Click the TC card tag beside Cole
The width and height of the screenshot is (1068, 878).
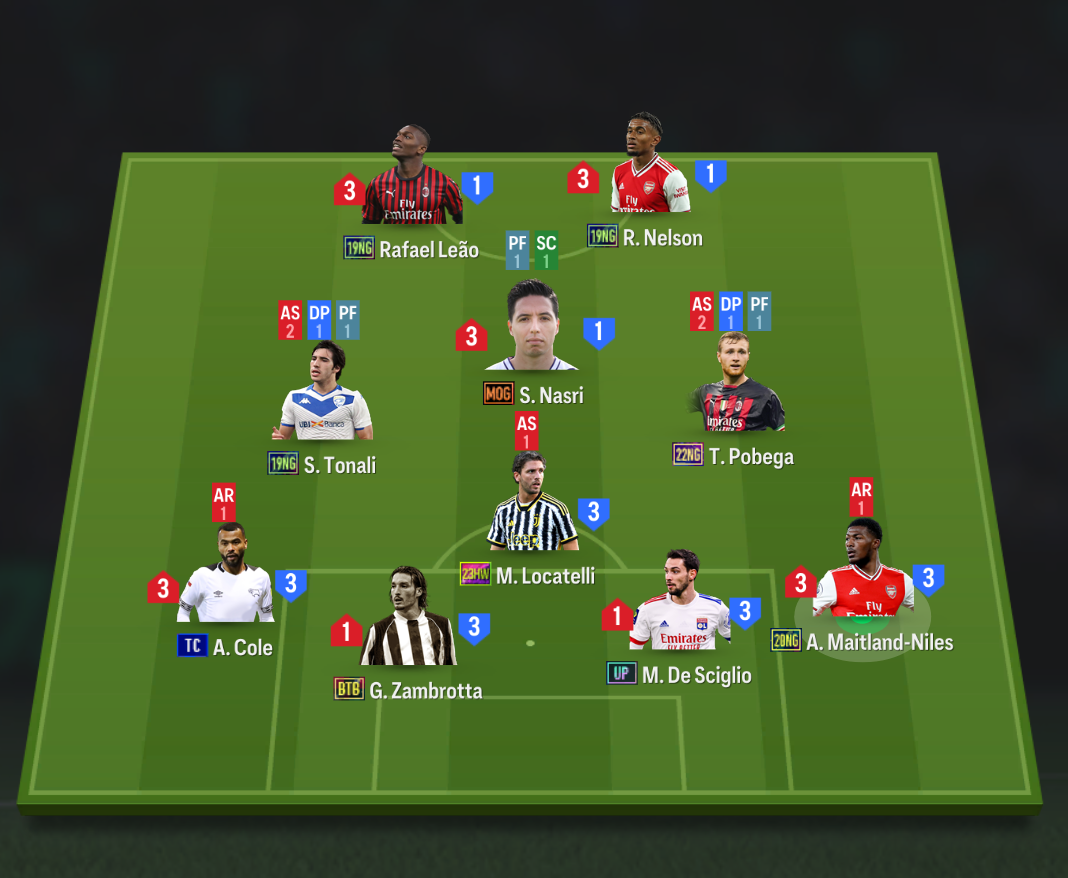click(x=192, y=645)
